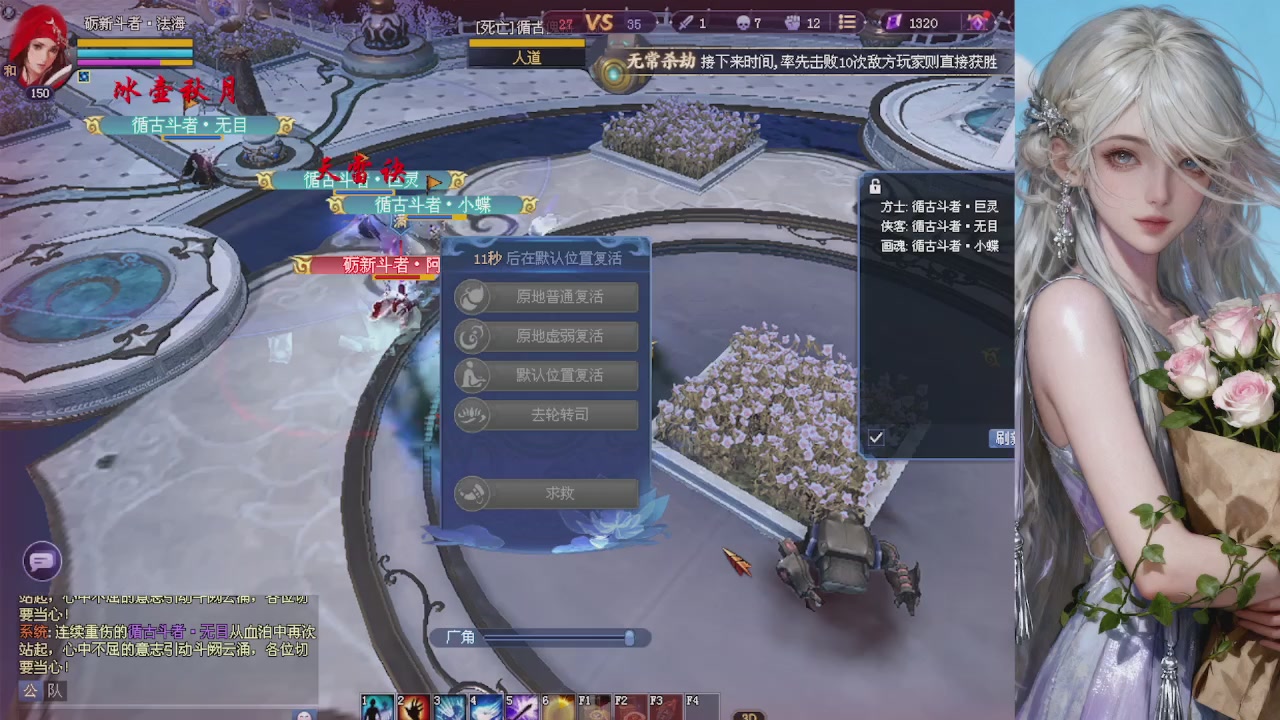Open the chat bubble icon on the left
Viewport: 1280px width, 720px height.
pos(41,563)
